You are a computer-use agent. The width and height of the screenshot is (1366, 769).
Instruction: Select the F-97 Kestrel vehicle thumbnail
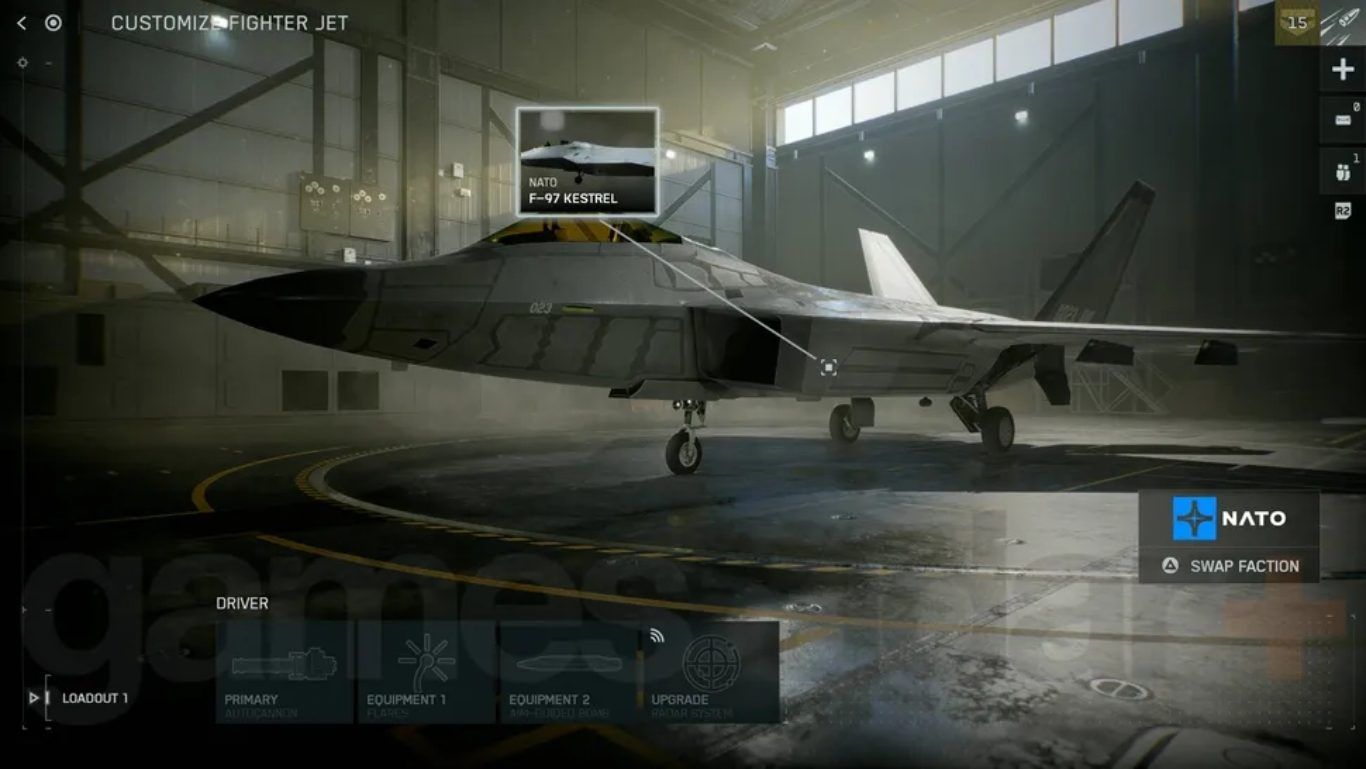pos(587,161)
